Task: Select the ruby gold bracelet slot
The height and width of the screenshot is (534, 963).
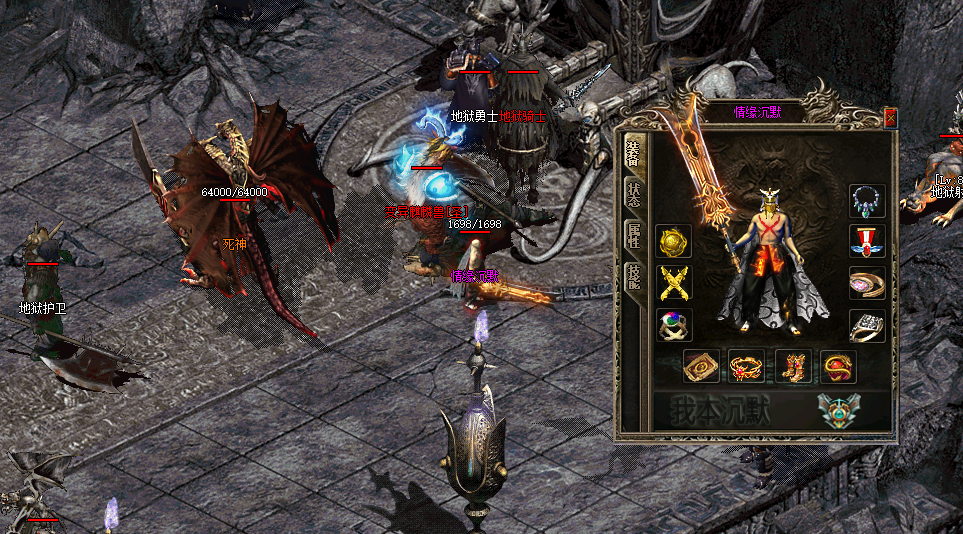Action: click(746, 367)
